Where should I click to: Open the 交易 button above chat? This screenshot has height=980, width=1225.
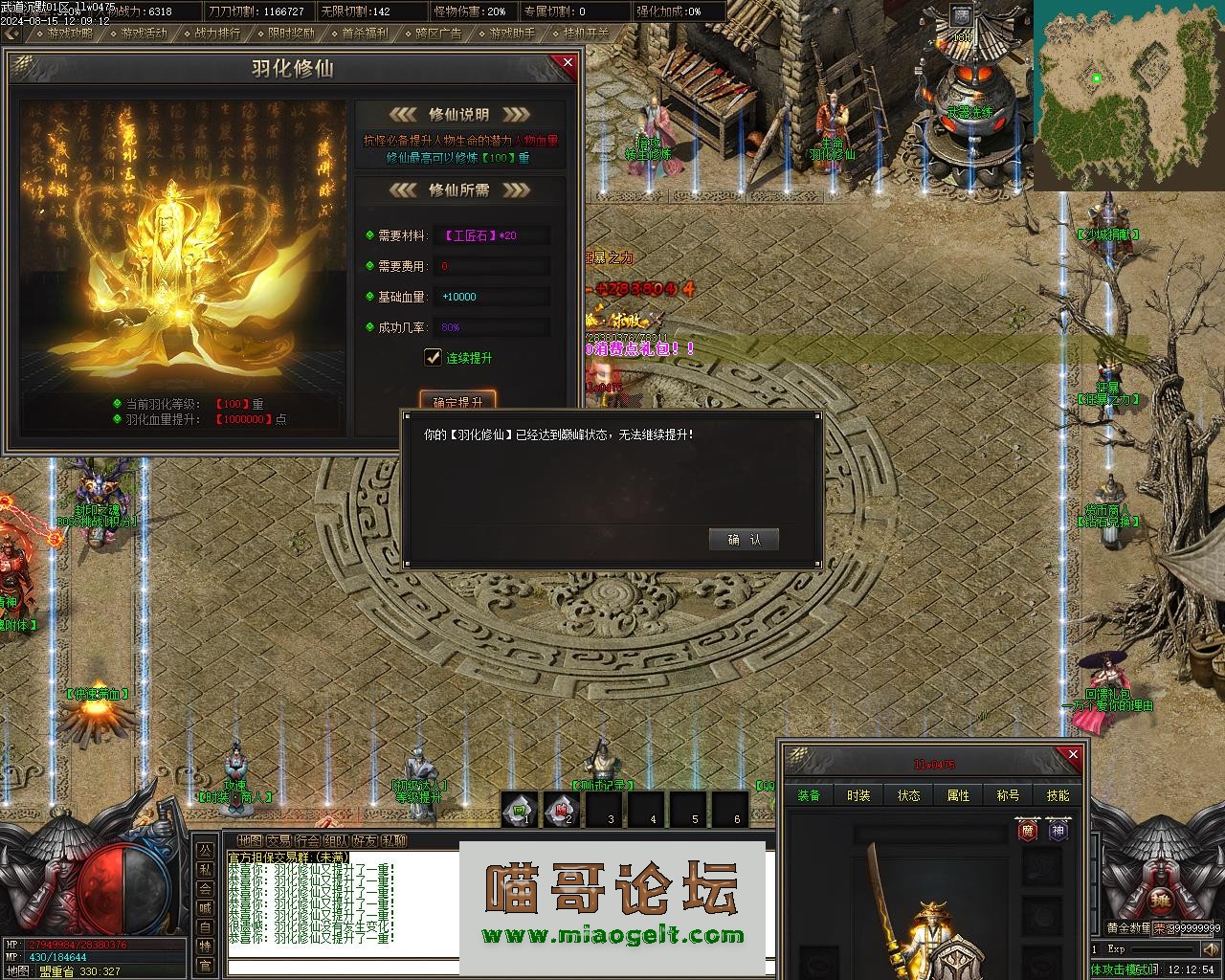pos(278,841)
